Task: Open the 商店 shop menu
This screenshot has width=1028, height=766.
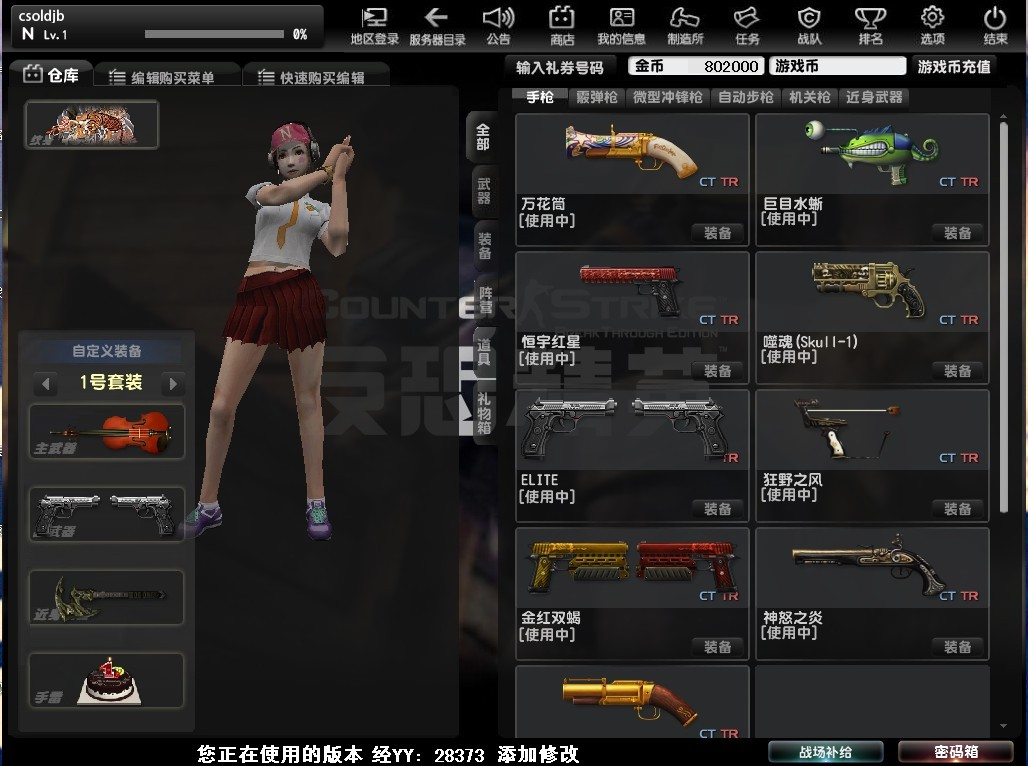Action: click(x=562, y=26)
